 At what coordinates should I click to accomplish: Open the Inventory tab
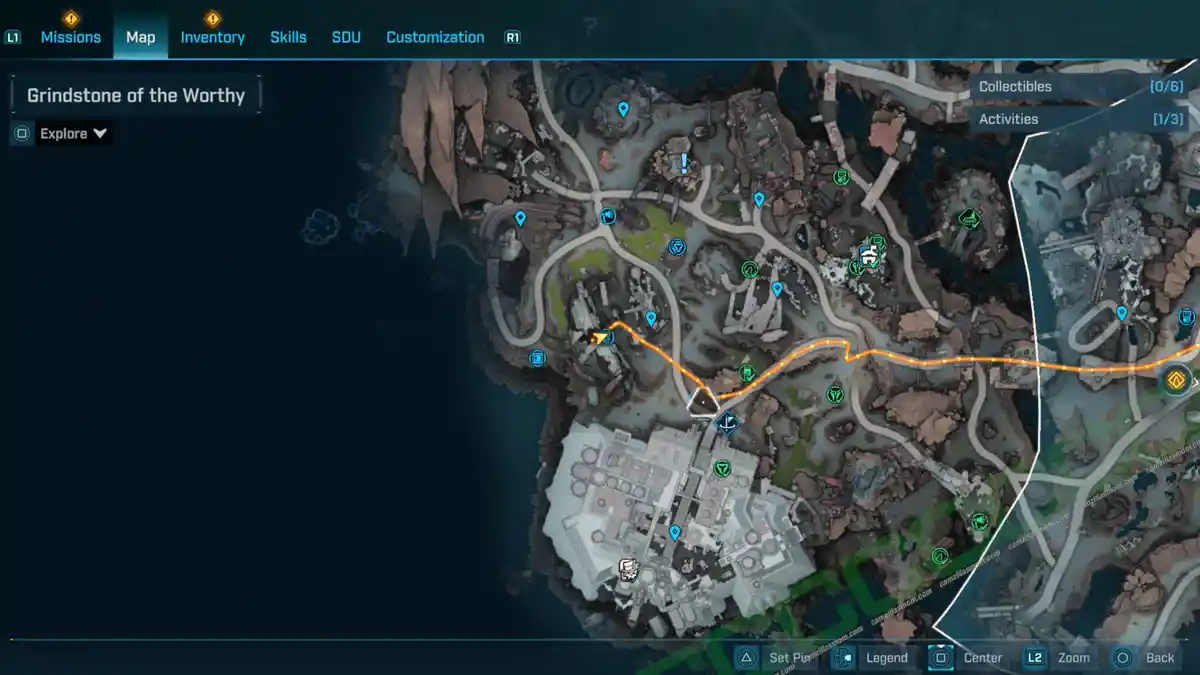coord(212,37)
